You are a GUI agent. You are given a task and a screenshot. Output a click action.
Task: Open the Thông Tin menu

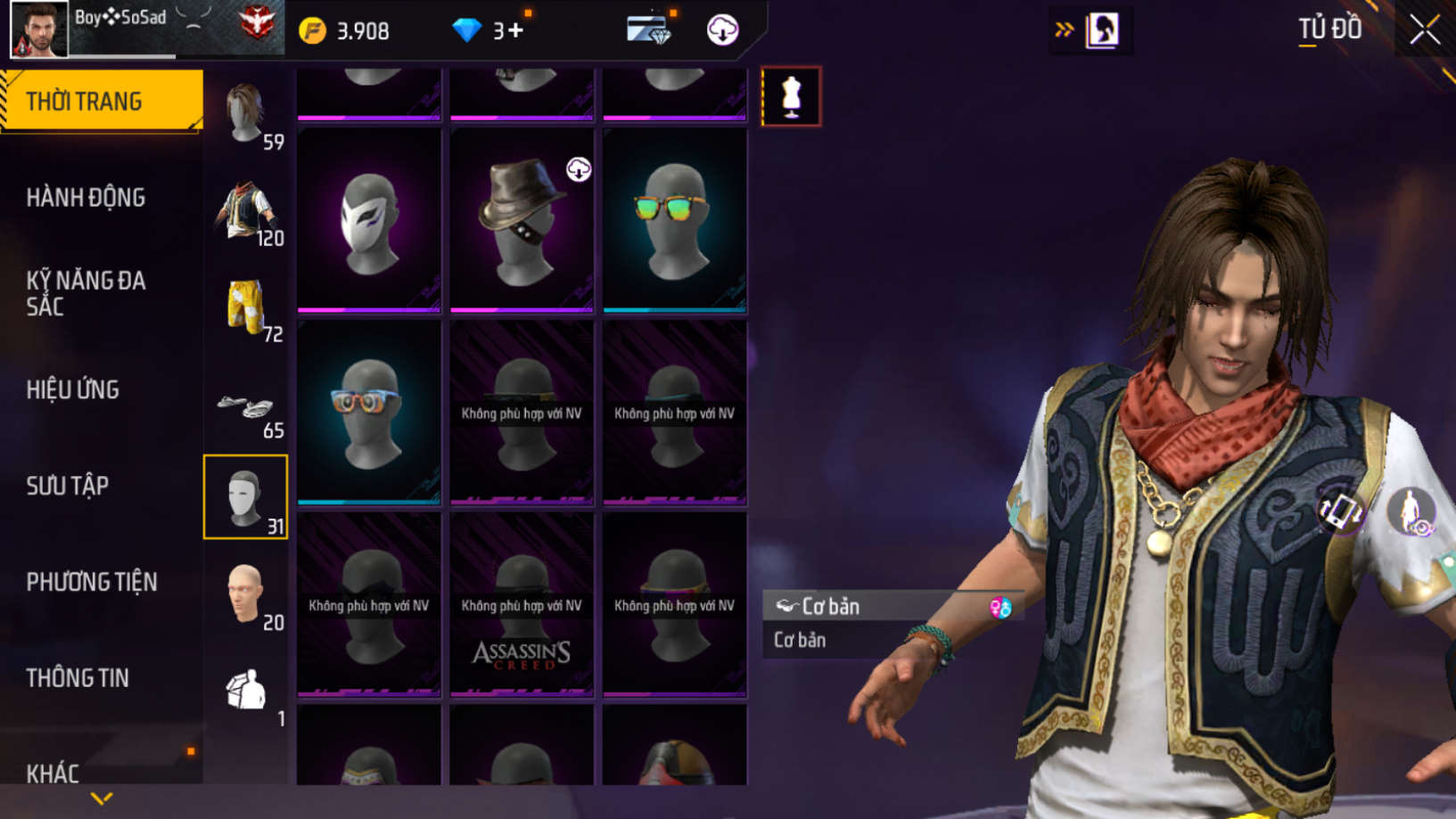(x=78, y=678)
